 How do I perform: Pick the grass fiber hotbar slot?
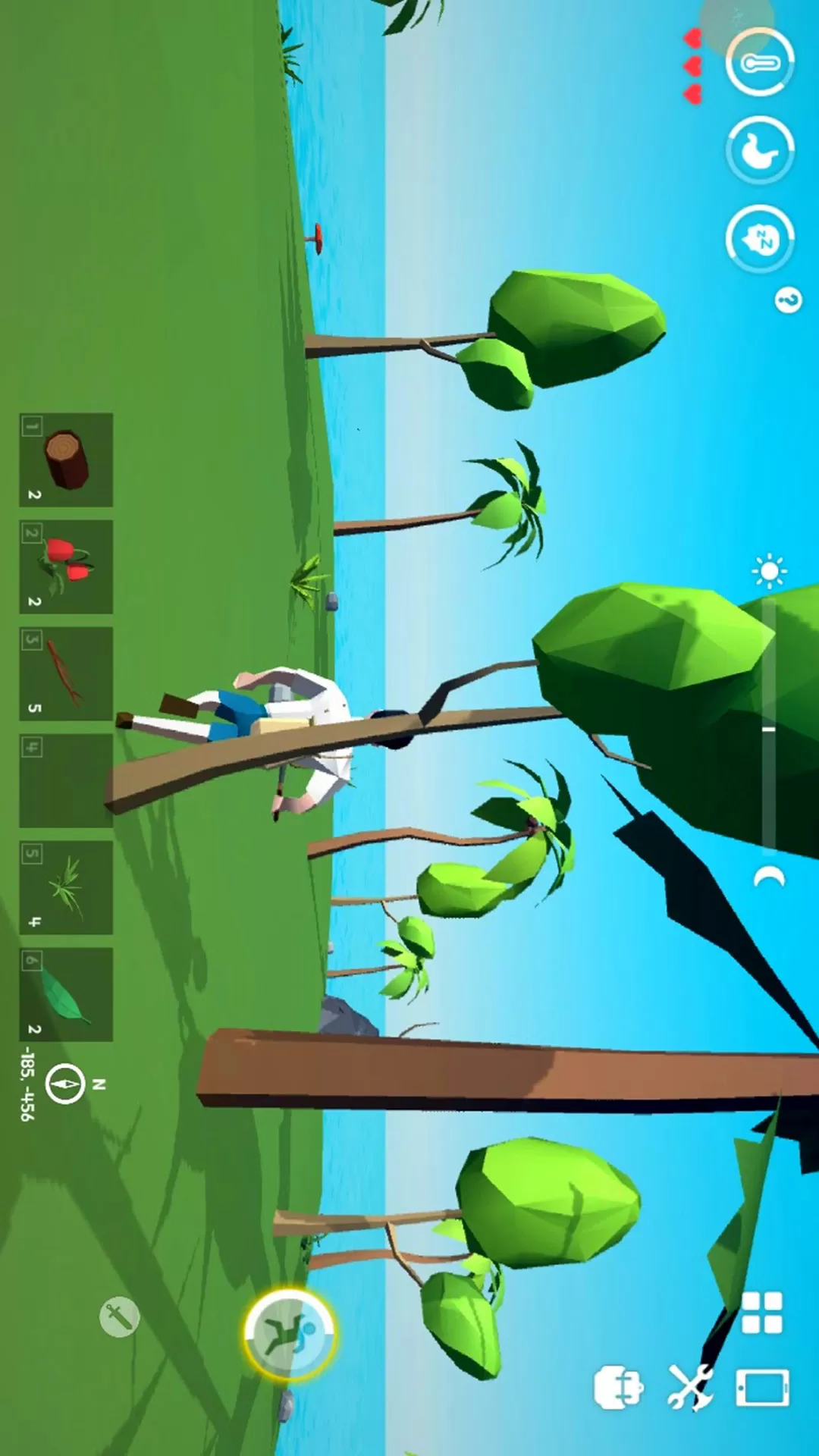tap(66, 887)
